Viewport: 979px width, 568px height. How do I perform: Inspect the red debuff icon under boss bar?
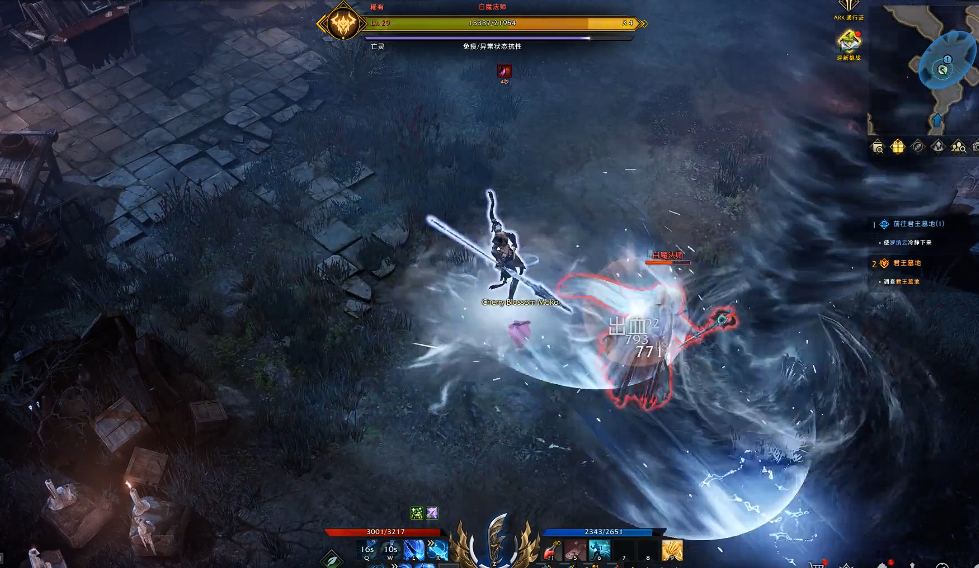pyautogui.click(x=505, y=71)
